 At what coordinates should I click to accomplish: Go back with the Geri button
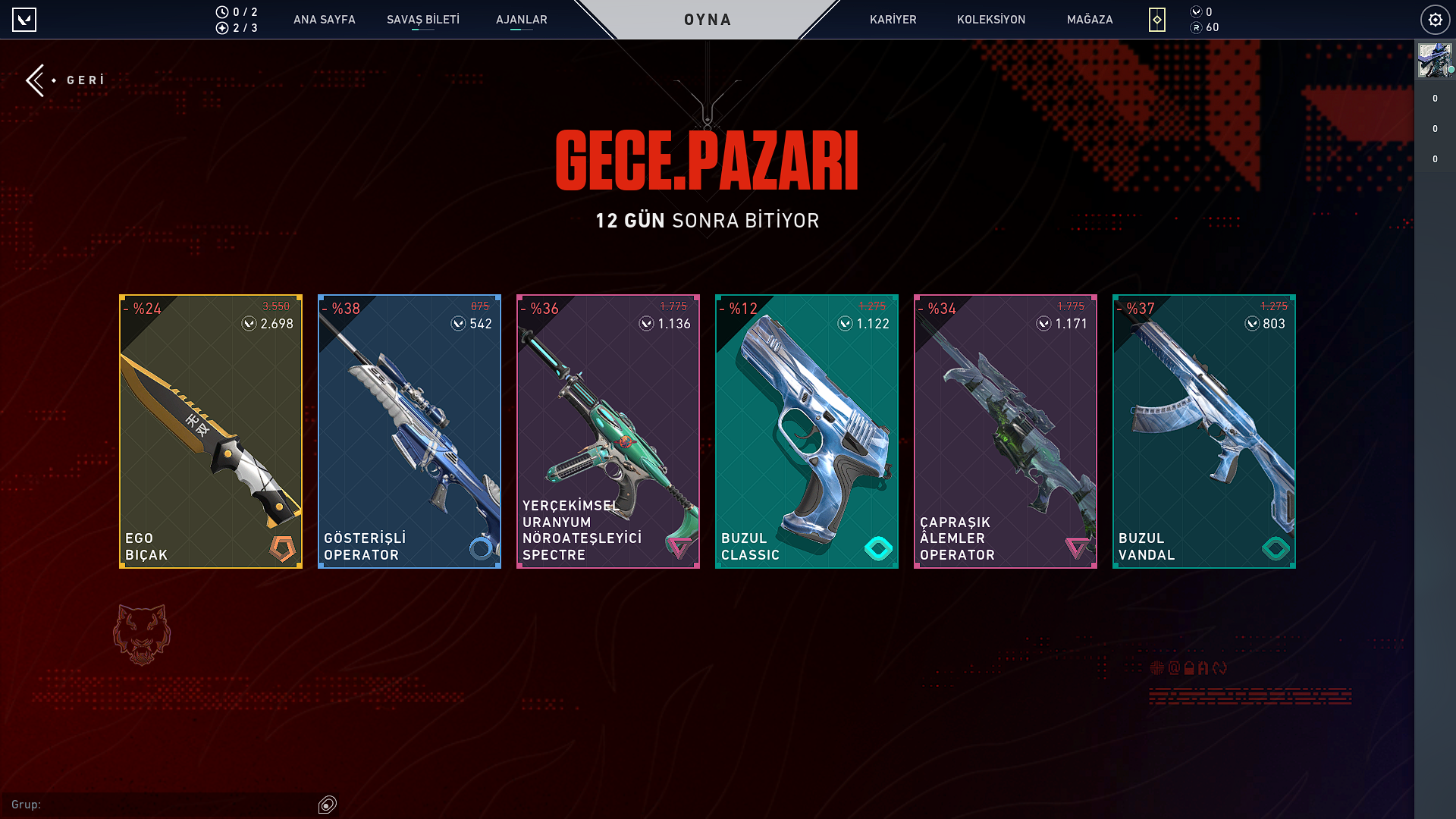click(x=66, y=80)
